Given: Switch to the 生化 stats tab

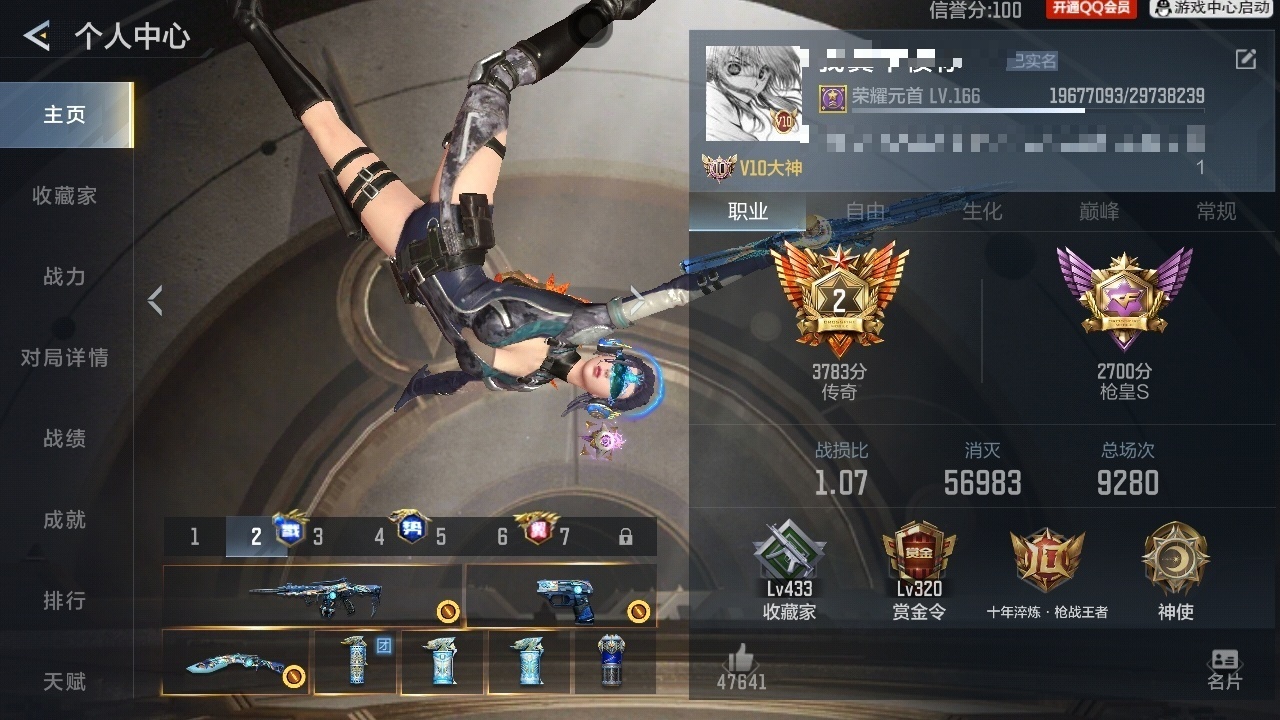Looking at the screenshot, I should click(982, 211).
